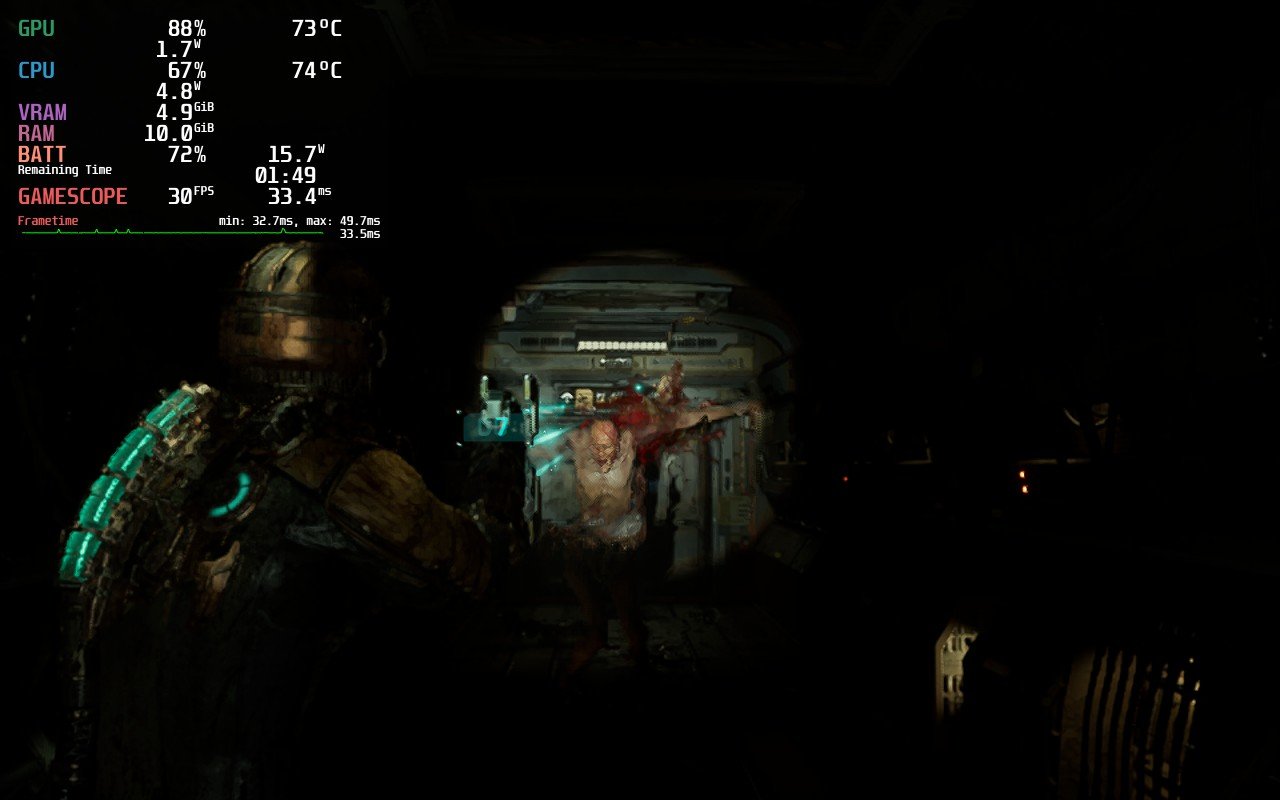The image size is (1280, 800).
Task: Click the red GAMESCOPE label
Action: pyautogui.click(x=74, y=196)
